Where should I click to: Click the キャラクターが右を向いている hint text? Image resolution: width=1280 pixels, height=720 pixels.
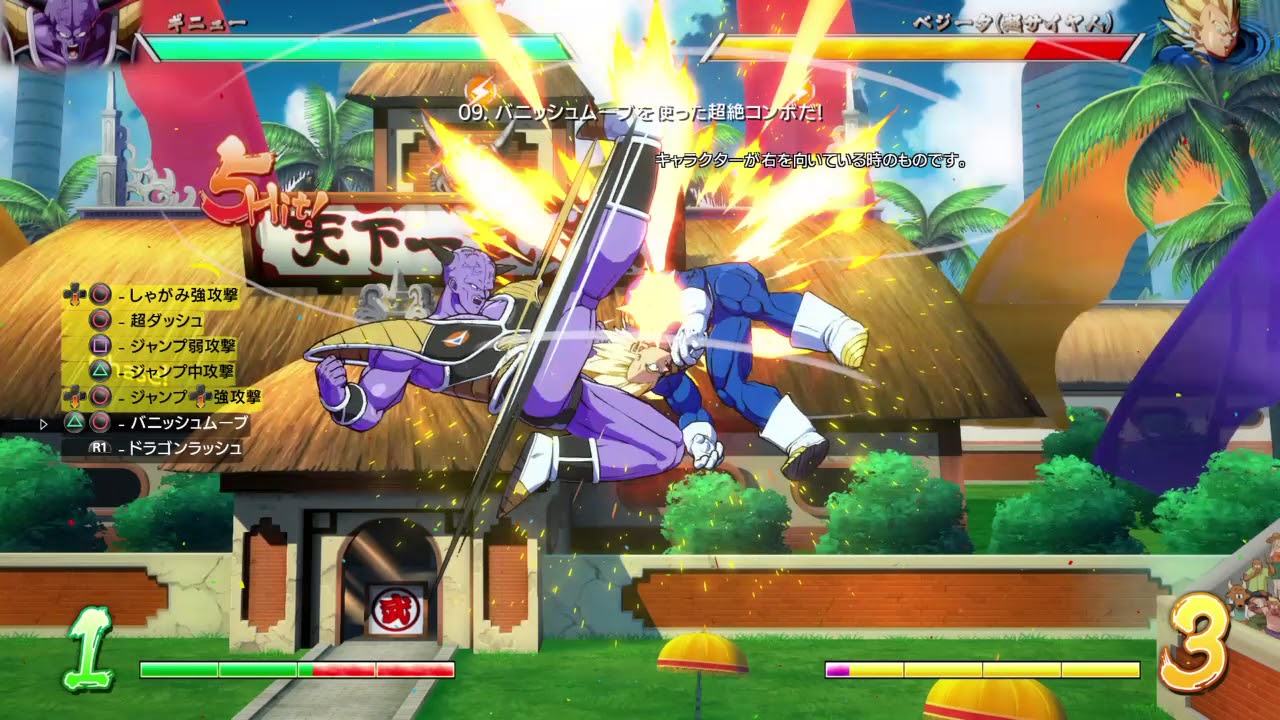[810, 158]
